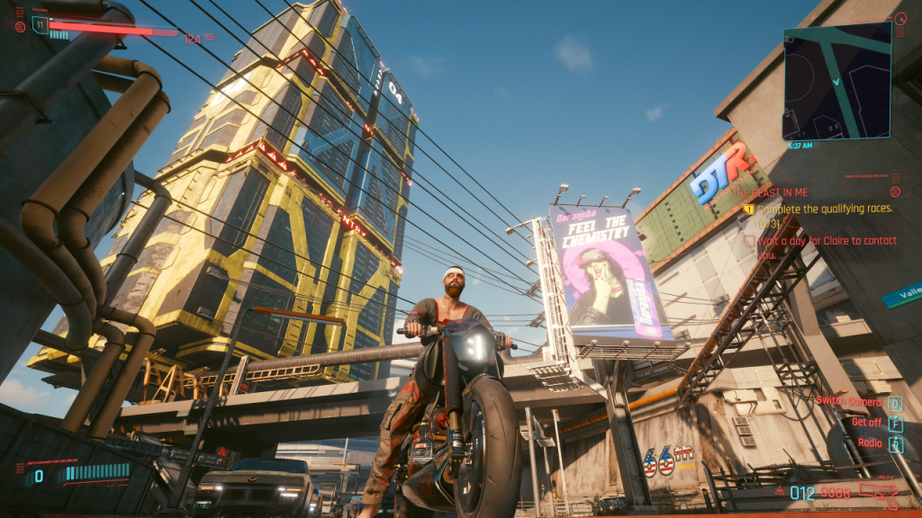922x518 pixels.
Task: Click the Switch Camera label
Action: pos(848,402)
